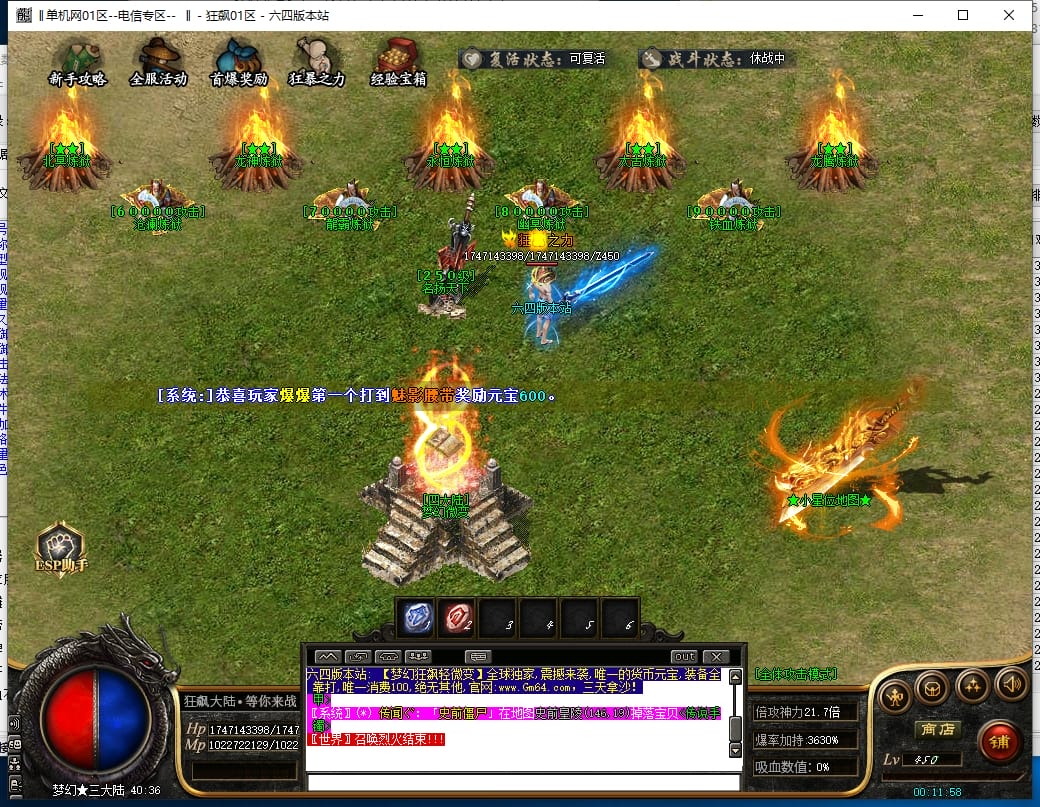
Task: Use the red stone in hotbar slot 2
Action: click(x=459, y=619)
